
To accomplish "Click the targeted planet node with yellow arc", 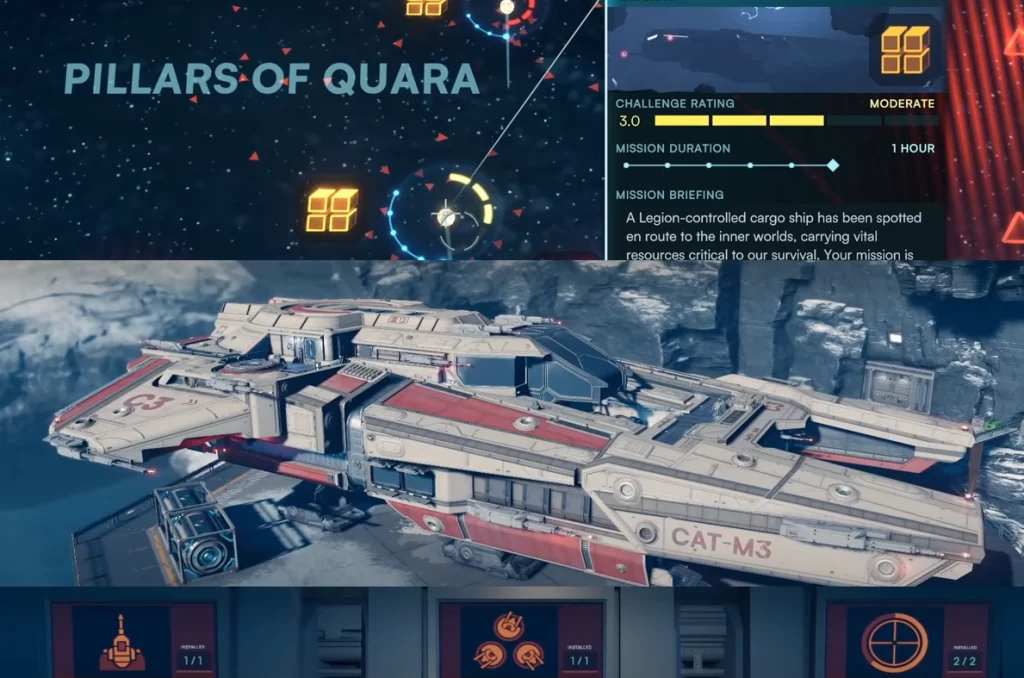I will (x=446, y=216).
